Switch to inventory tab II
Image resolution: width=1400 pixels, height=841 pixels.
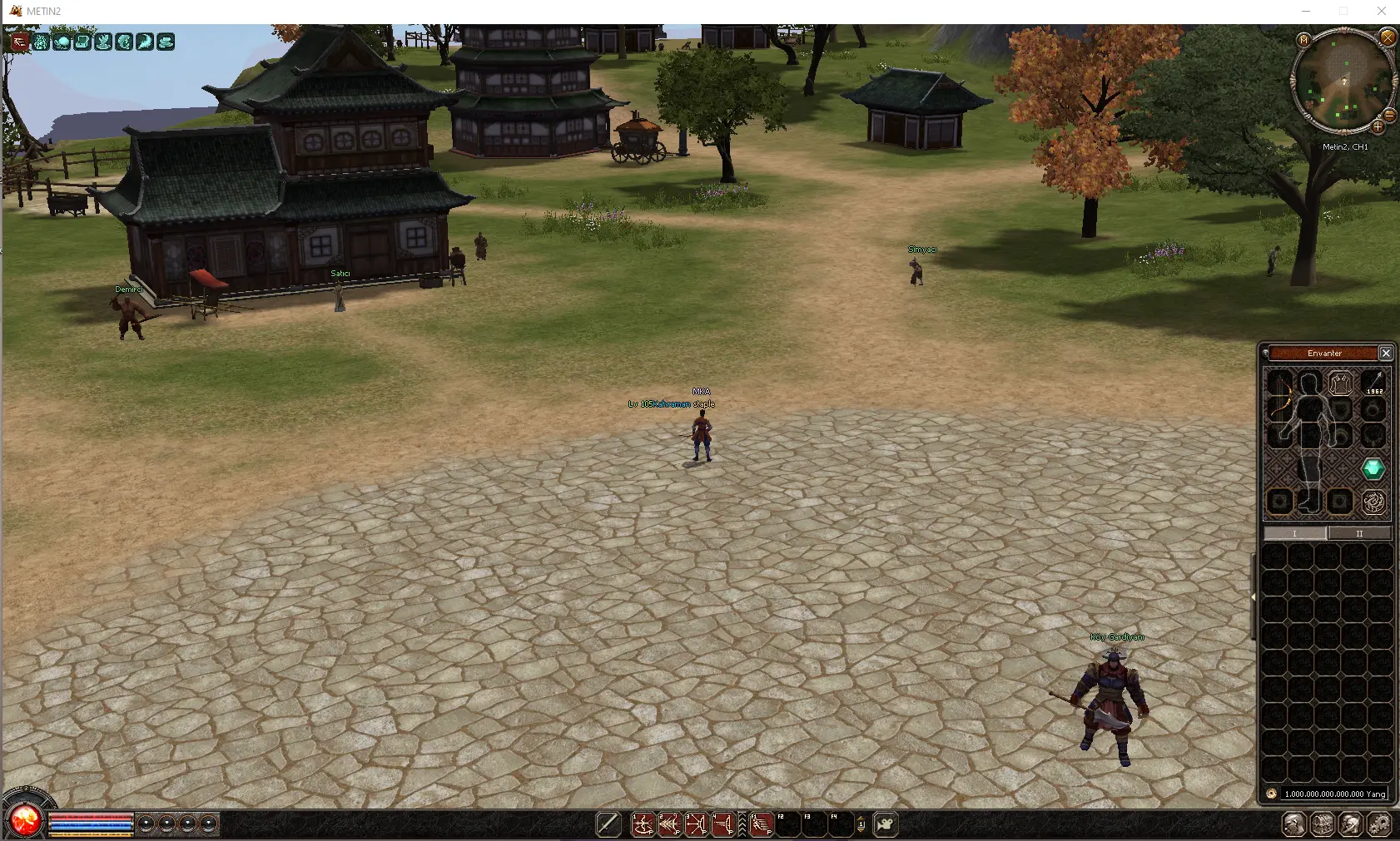coord(1359,533)
